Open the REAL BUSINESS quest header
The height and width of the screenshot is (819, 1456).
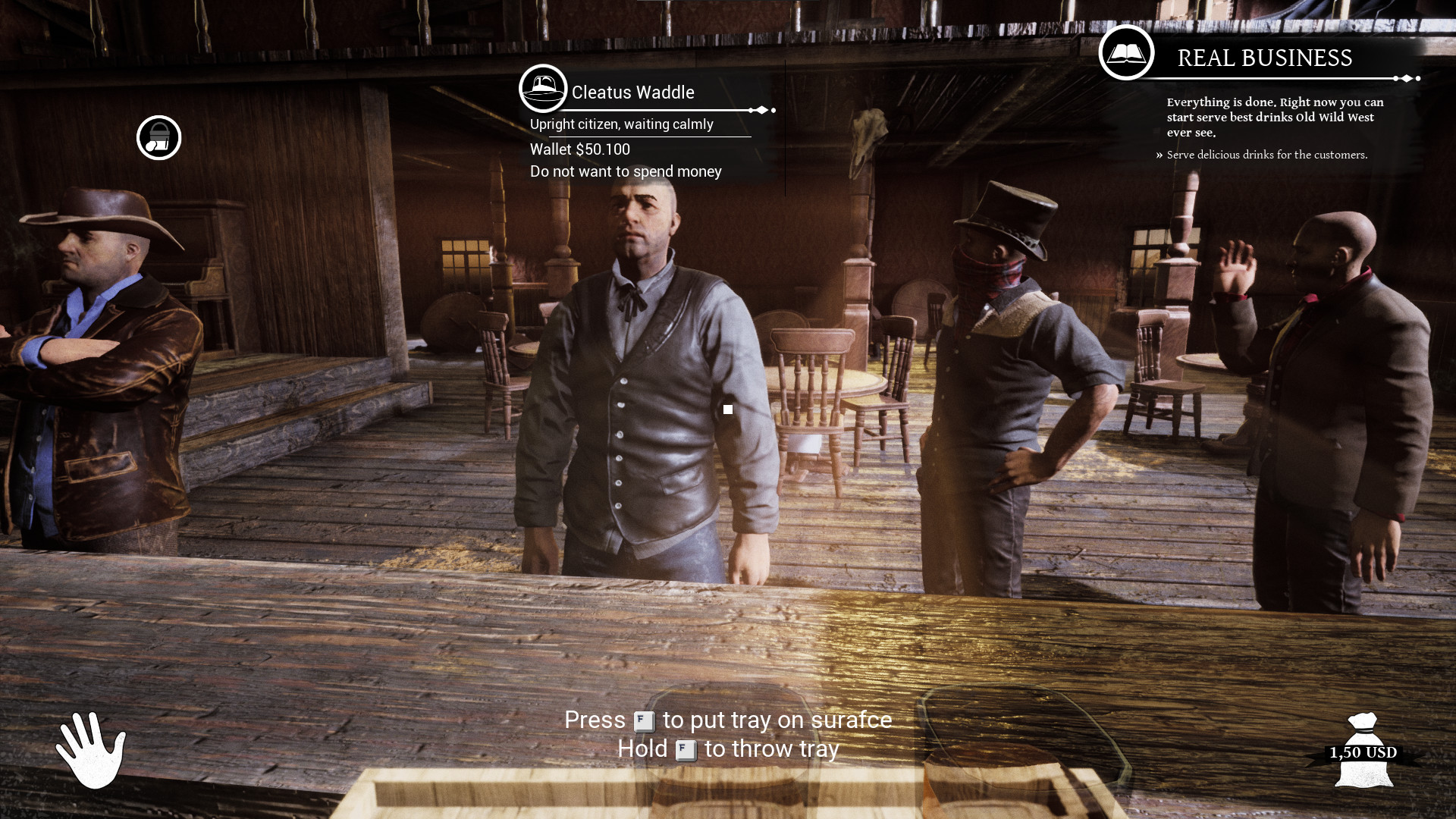1263,57
